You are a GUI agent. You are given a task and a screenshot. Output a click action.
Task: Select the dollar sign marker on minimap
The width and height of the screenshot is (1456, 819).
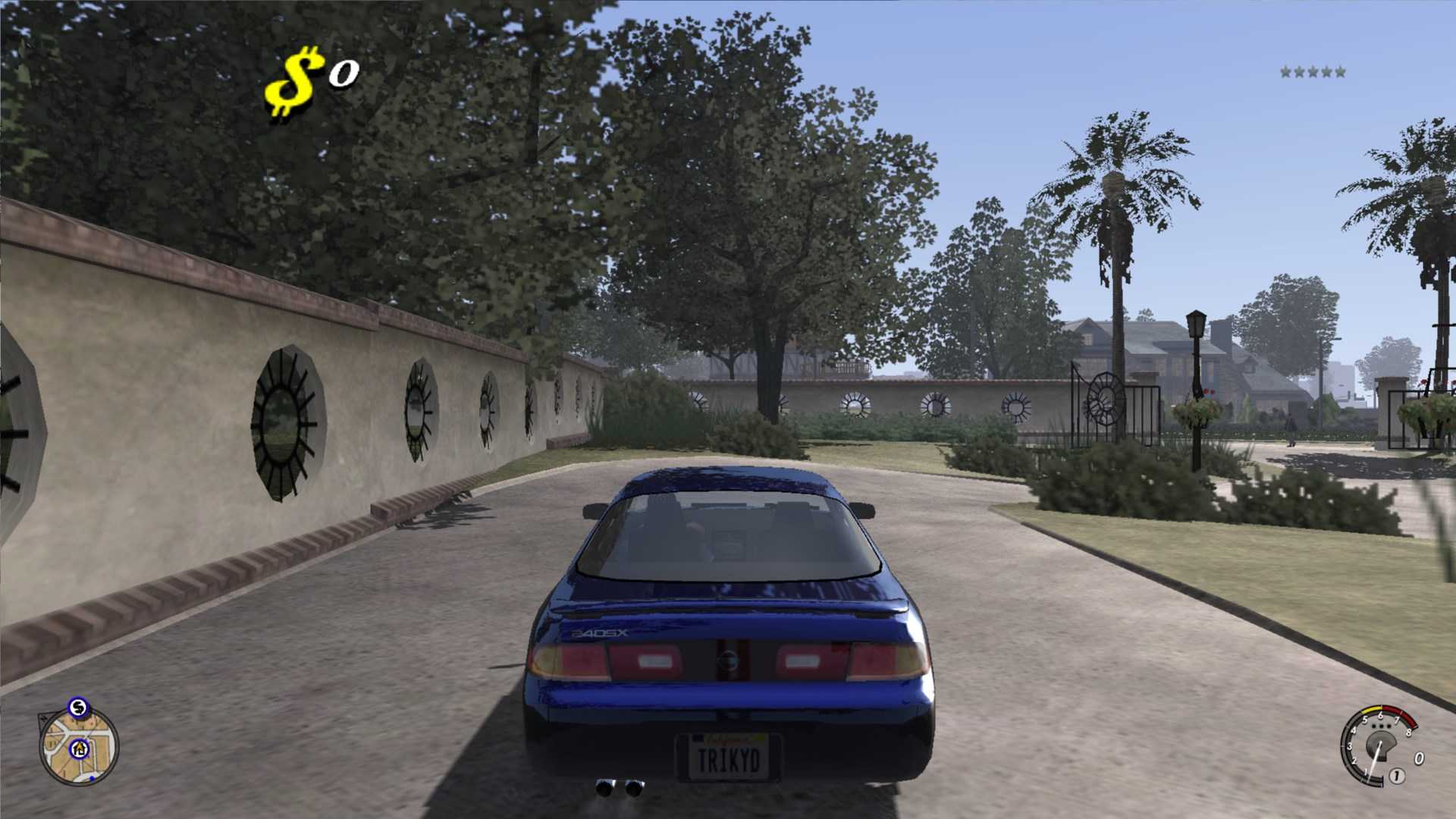point(78,708)
